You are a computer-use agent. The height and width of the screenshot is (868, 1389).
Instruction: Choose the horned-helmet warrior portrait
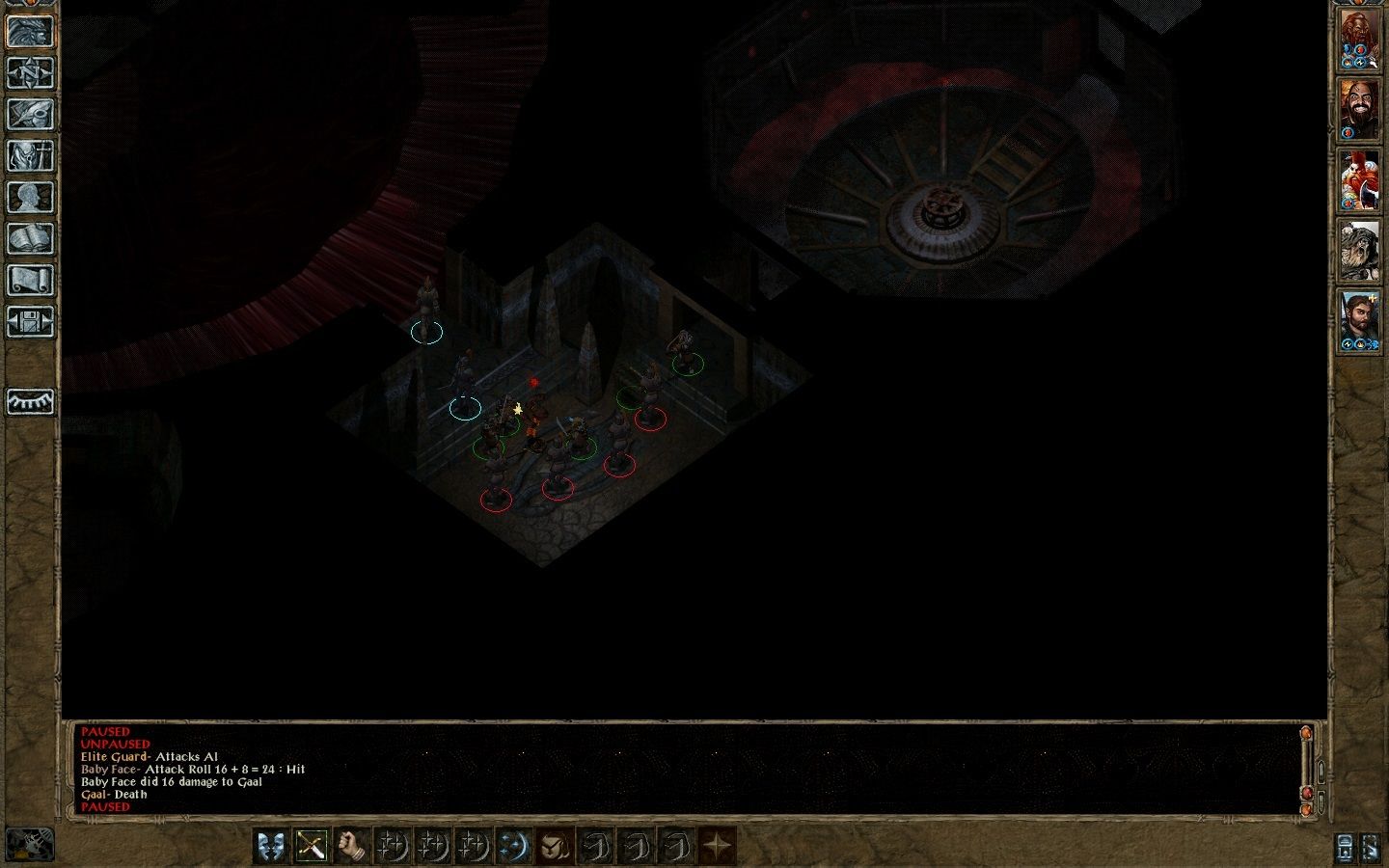1358,251
